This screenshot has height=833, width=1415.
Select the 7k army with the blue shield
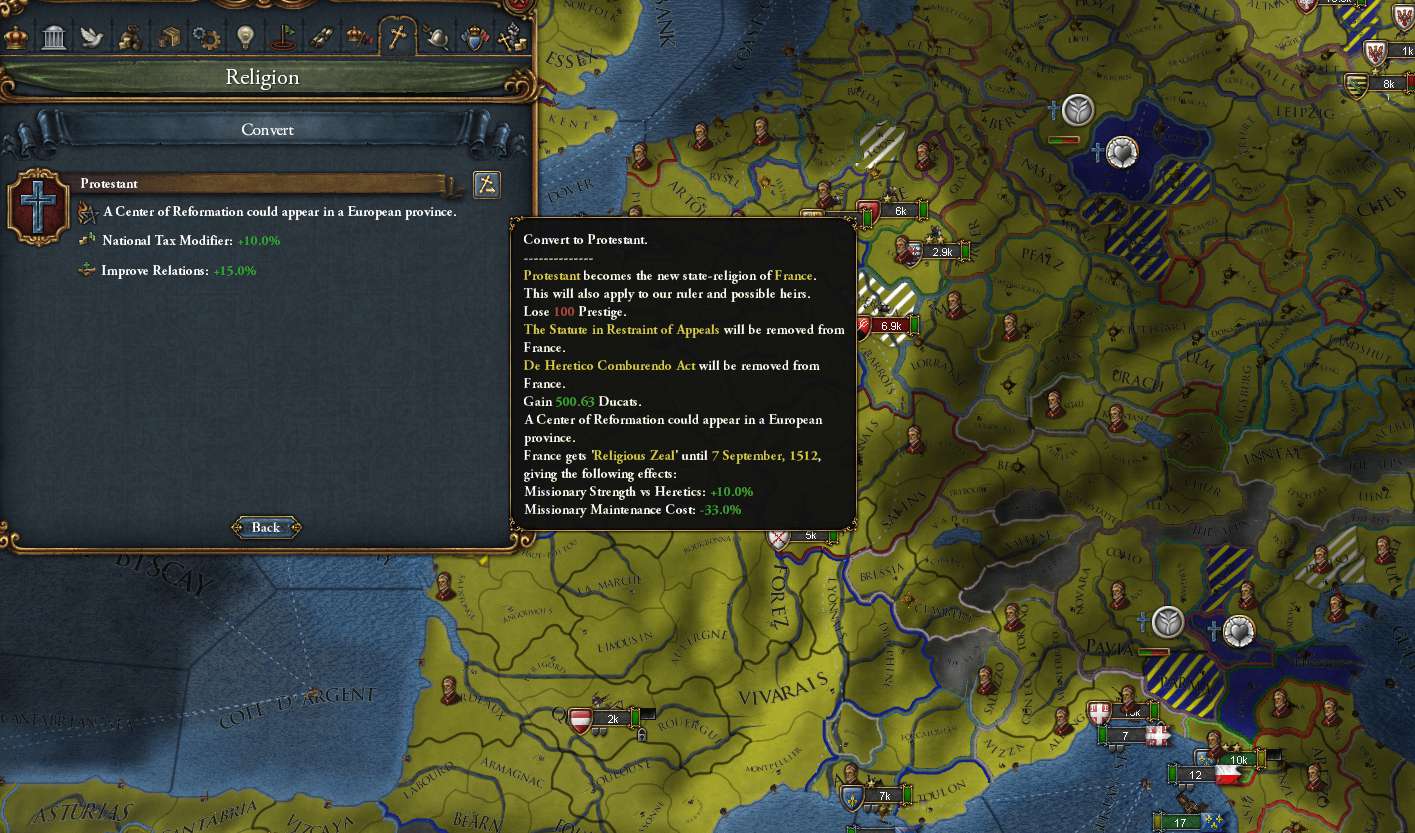[882, 796]
